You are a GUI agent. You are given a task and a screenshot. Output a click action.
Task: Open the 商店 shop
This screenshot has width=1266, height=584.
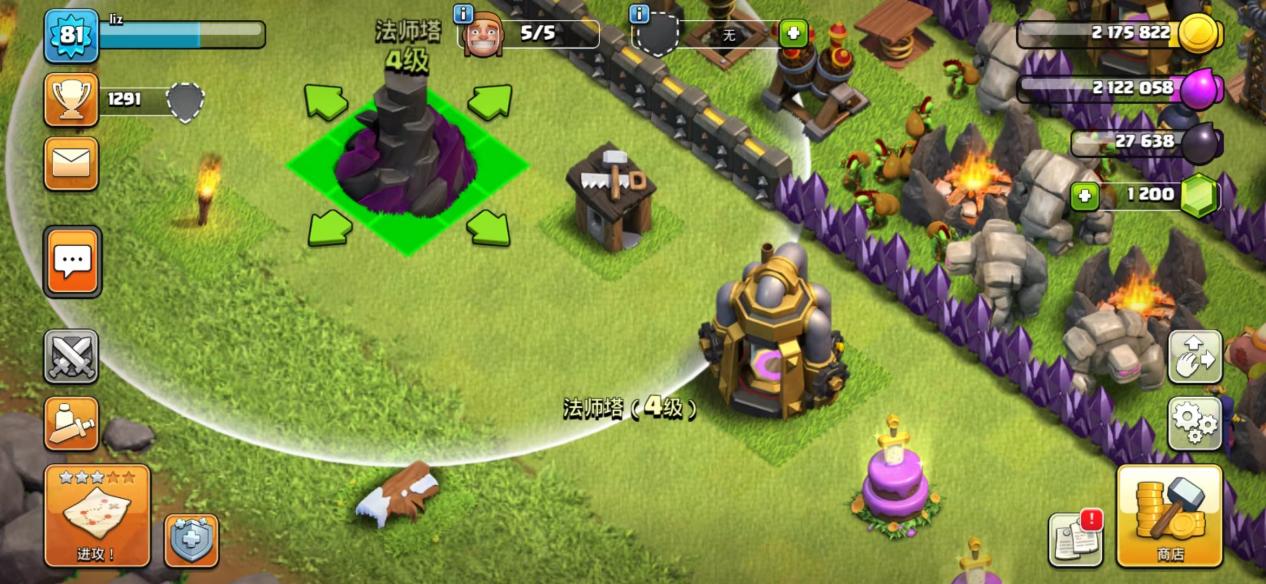pyautogui.click(x=1169, y=515)
